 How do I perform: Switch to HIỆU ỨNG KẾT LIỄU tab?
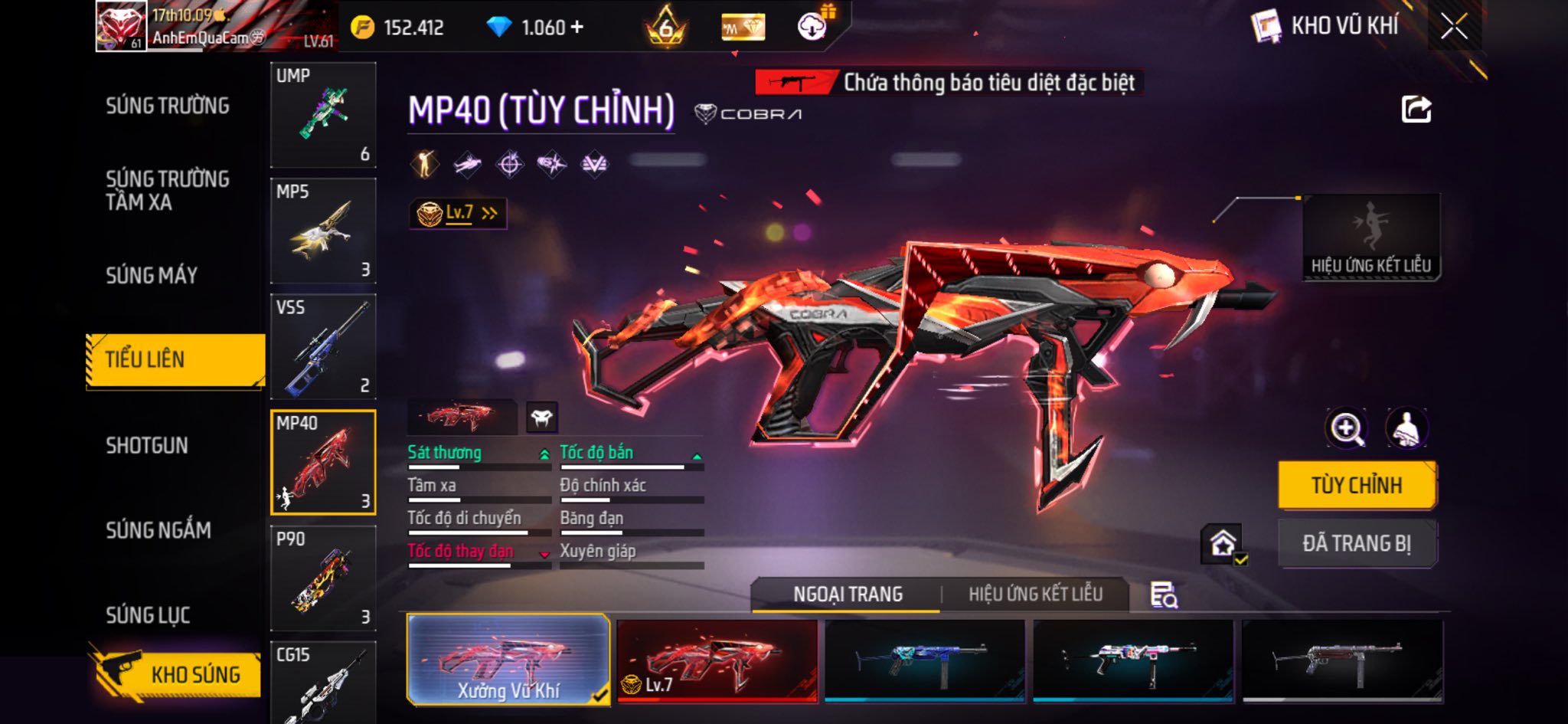pyautogui.click(x=1035, y=594)
